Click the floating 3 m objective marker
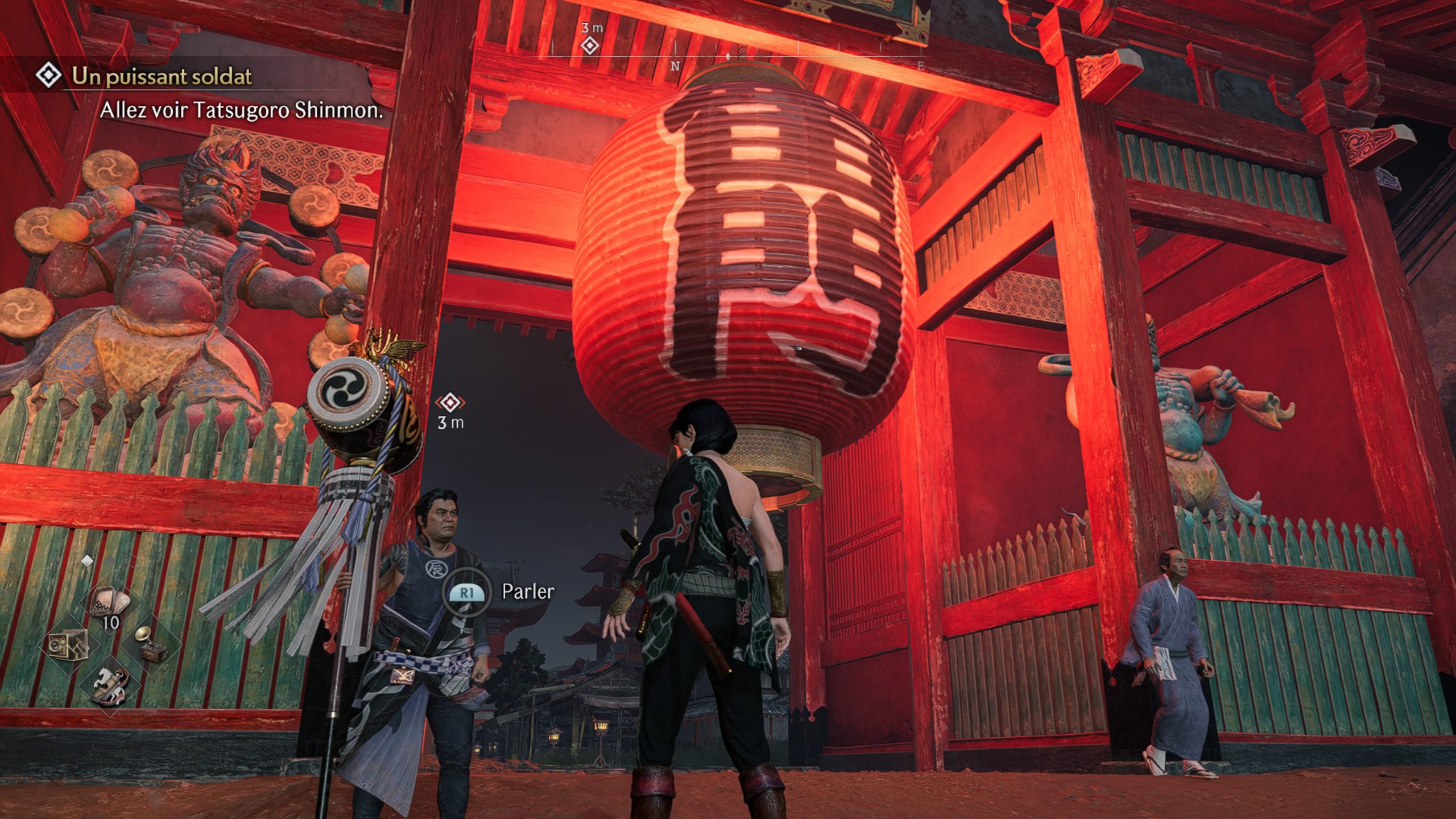1456x819 pixels. tap(450, 403)
